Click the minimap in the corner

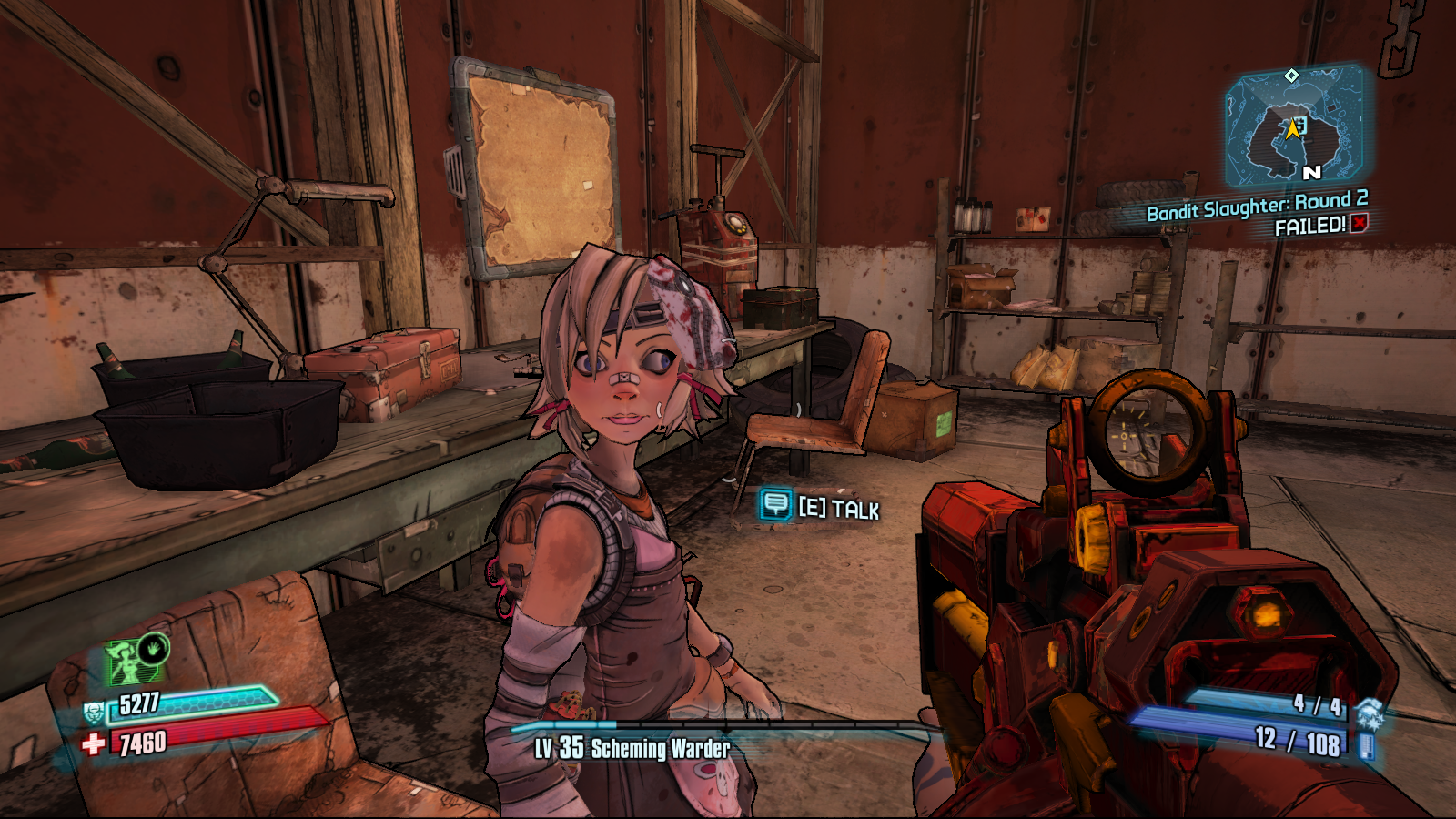[x=1295, y=127]
